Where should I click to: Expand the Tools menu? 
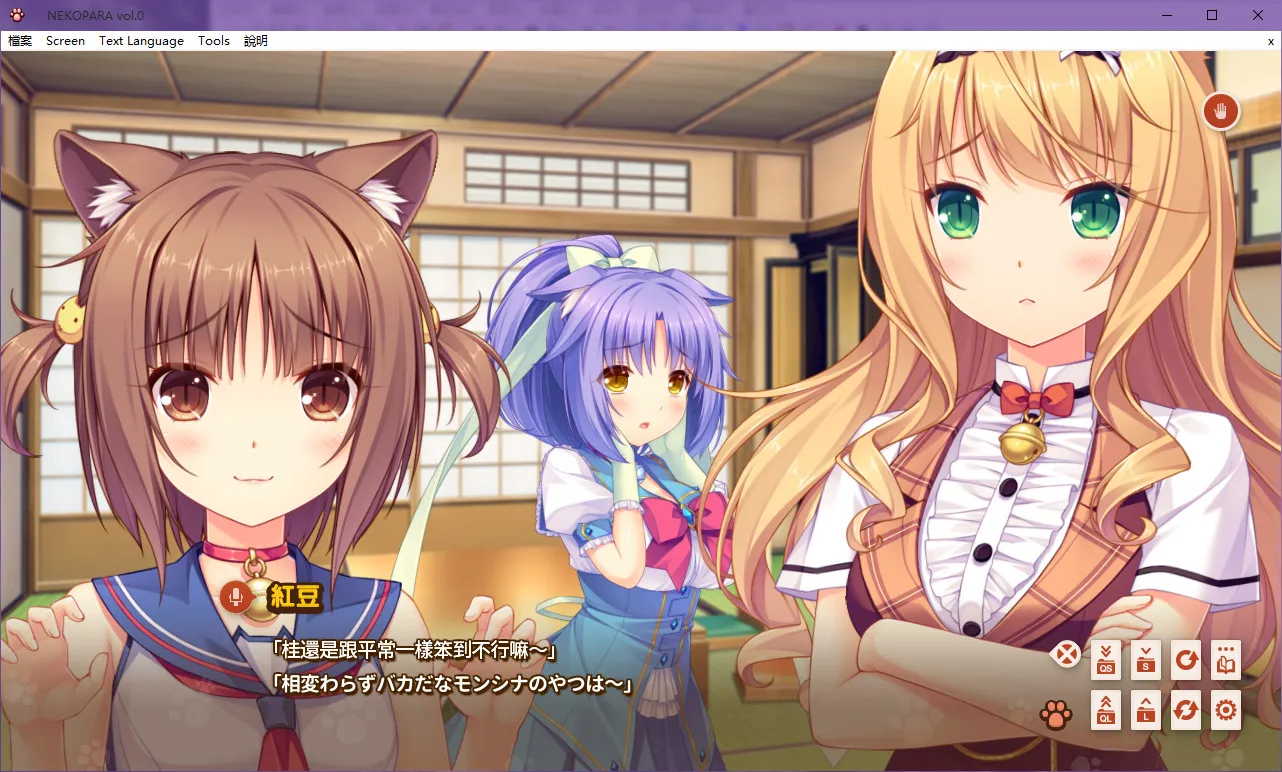pyautogui.click(x=213, y=40)
